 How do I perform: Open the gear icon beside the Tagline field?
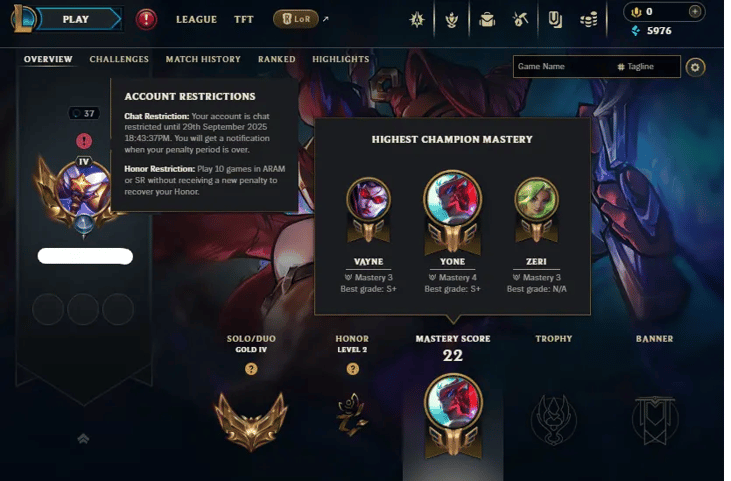696,67
